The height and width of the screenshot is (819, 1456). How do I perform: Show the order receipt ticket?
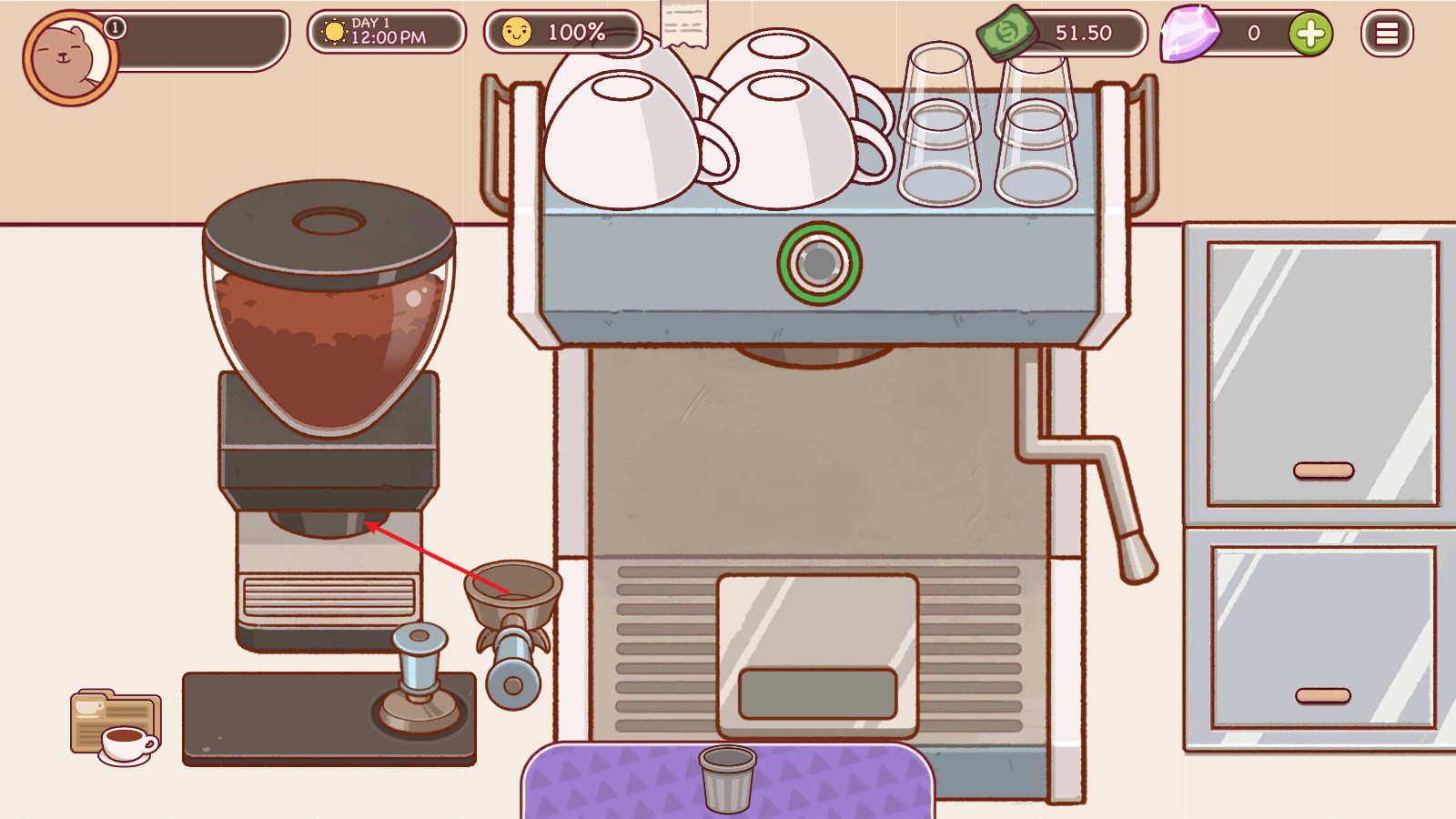click(x=684, y=24)
